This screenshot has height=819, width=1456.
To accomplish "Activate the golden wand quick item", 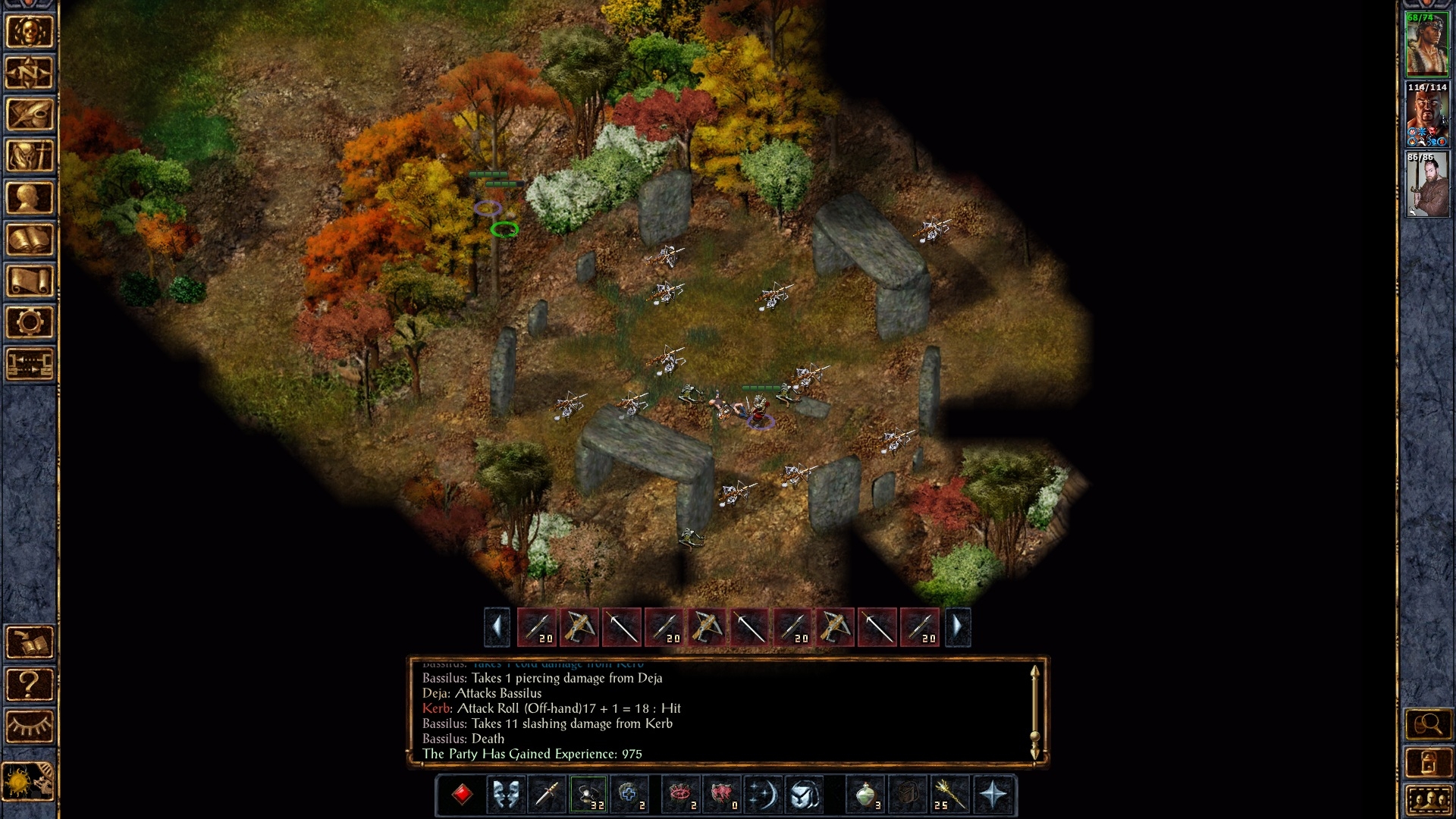I will click(950, 795).
